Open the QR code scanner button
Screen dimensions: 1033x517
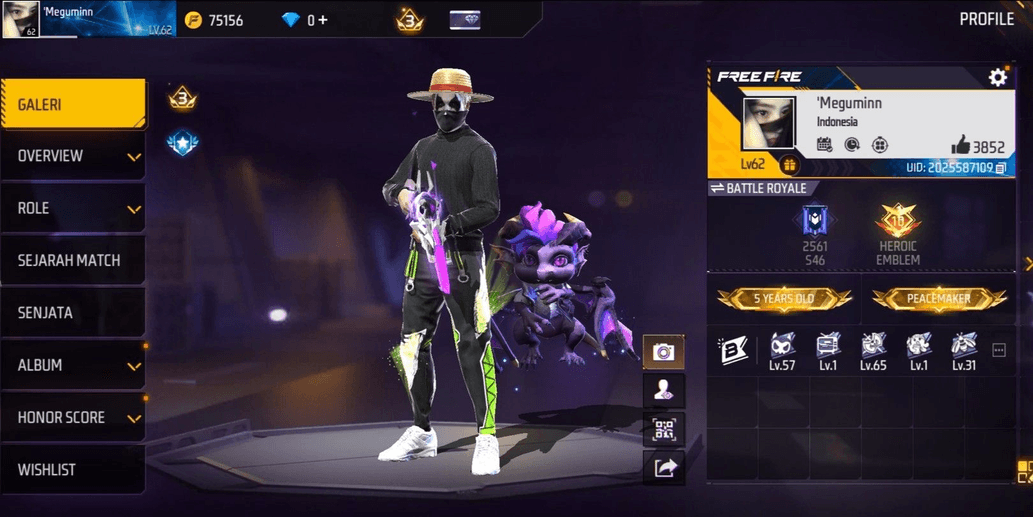click(x=664, y=429)
